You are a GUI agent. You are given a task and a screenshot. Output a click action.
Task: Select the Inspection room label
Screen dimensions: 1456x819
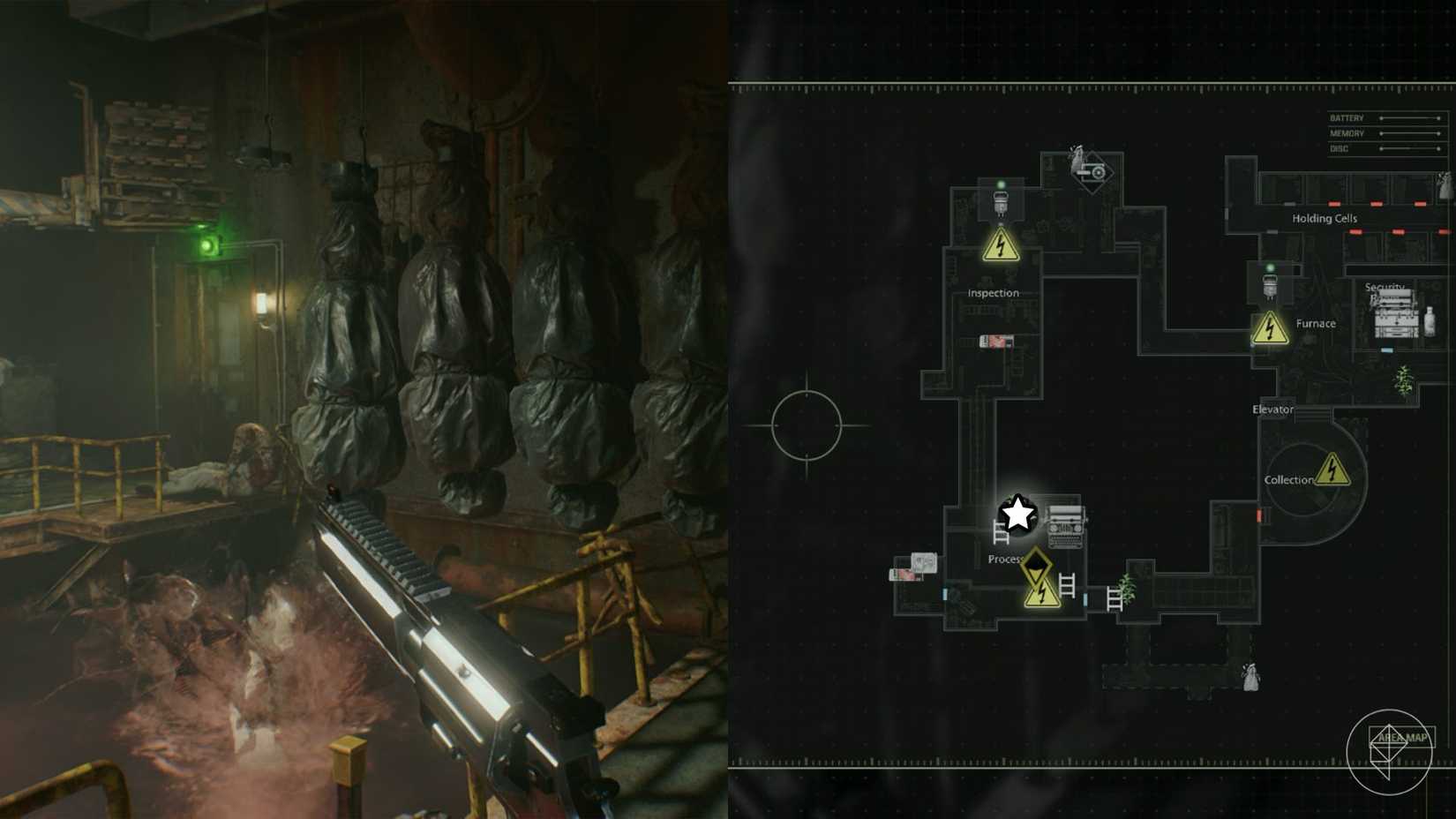pos(994,294)
